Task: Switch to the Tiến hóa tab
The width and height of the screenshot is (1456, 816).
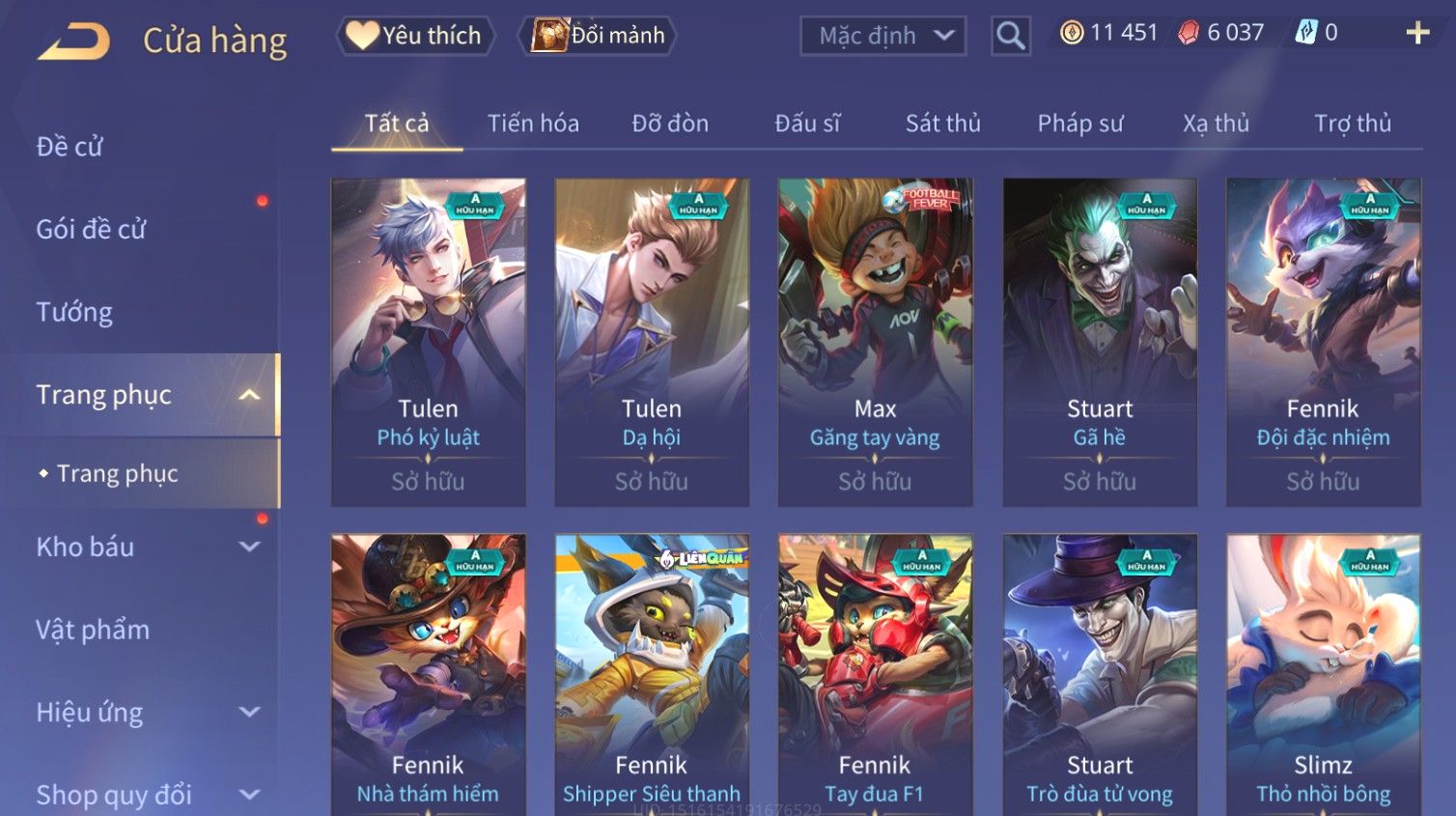Action: [533, 124]
